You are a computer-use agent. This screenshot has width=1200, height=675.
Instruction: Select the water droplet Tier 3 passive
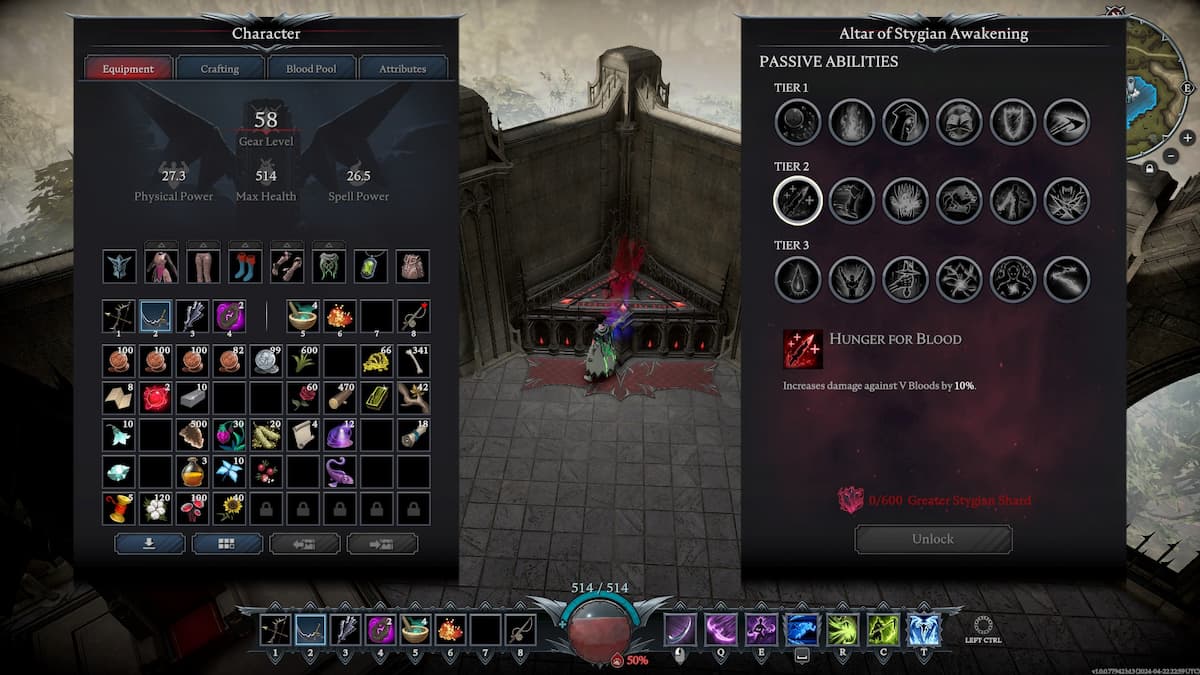click(x=798, y=279)
